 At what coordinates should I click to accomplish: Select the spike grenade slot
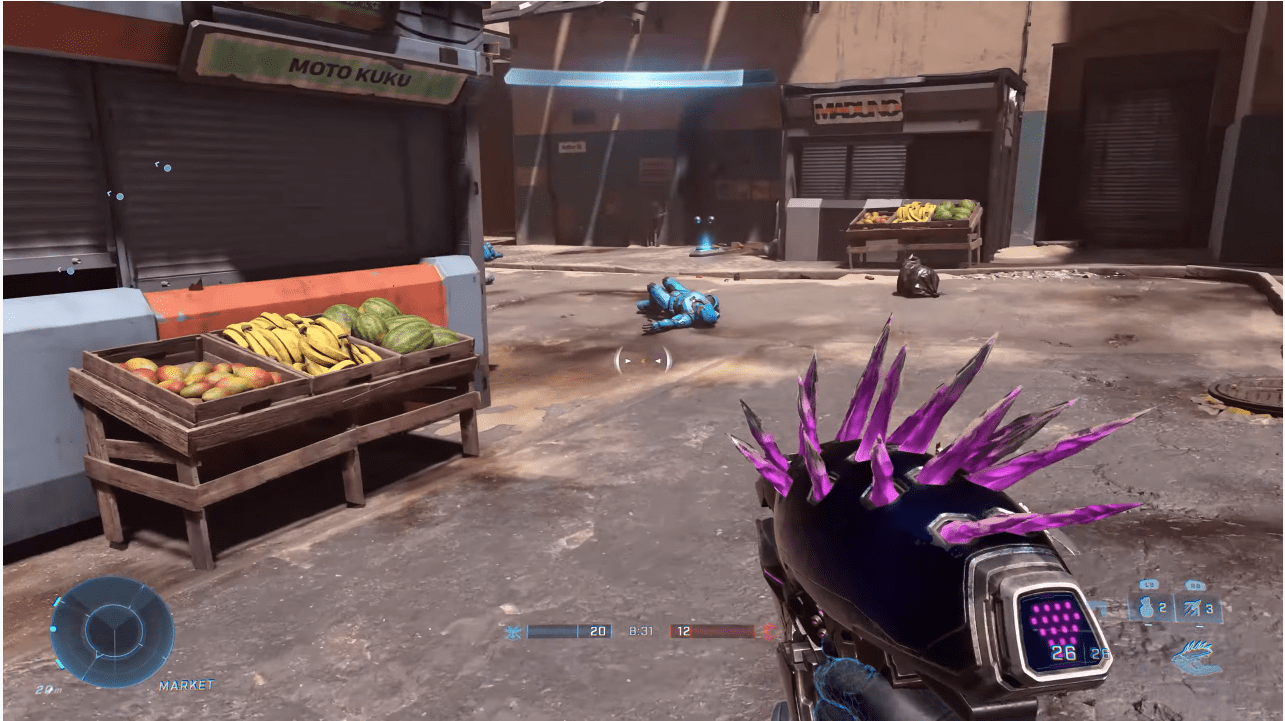pyautogui.click(x=1199, y=607)
